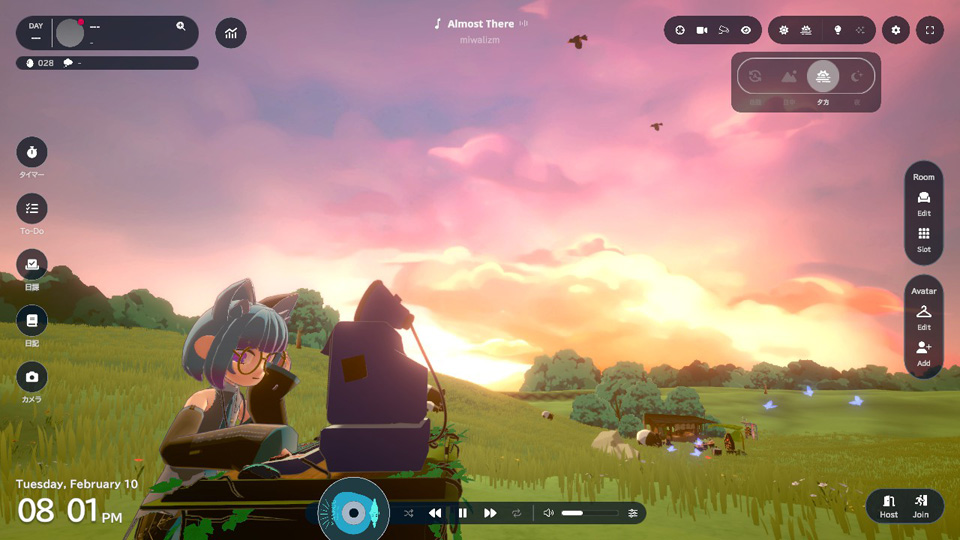Switch time of day to night
This screenshot has height=540, width=960.
pyautogui.click(x=857, y=76)
